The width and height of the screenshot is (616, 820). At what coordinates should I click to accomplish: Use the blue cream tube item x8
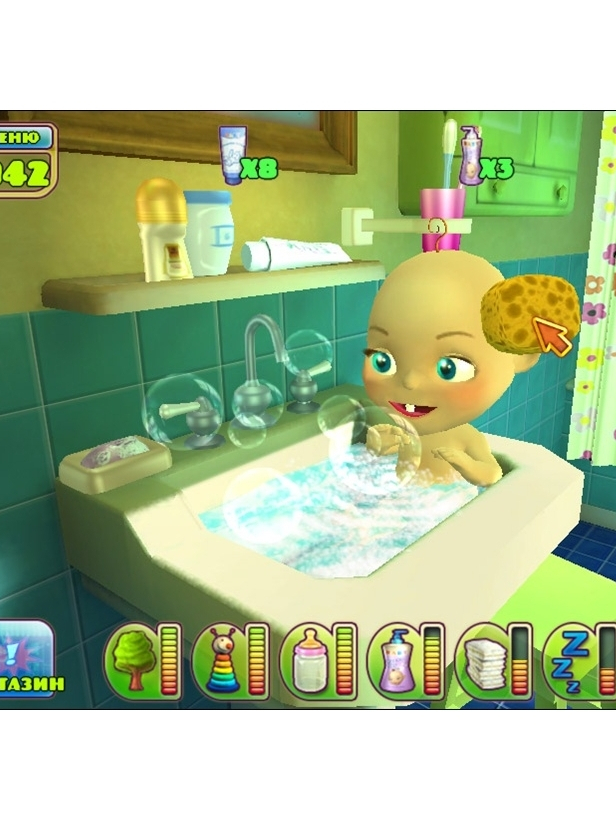pos(232,155)
